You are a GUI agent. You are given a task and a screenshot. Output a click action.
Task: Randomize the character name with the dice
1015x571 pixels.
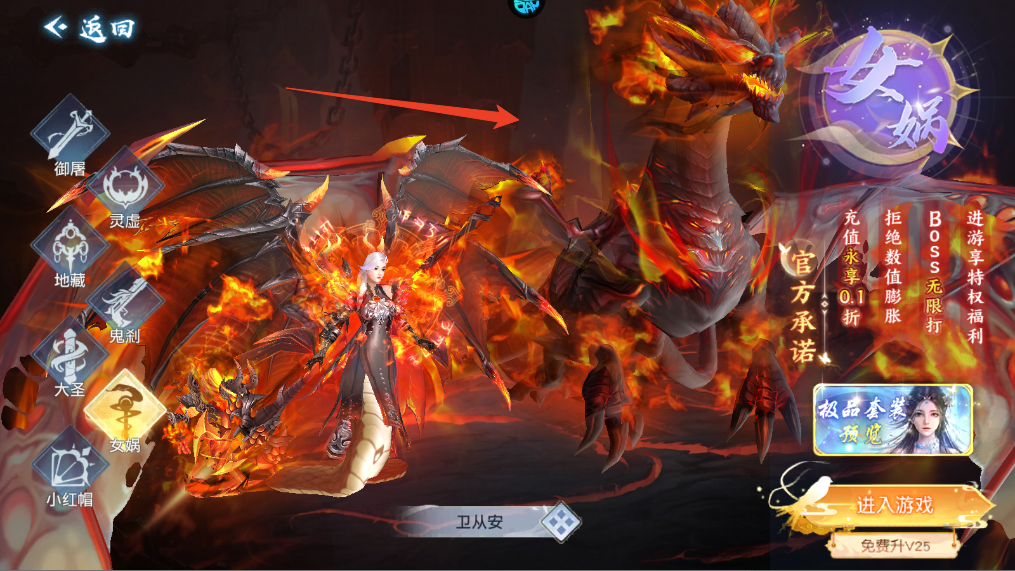click(x=562, y=521)
